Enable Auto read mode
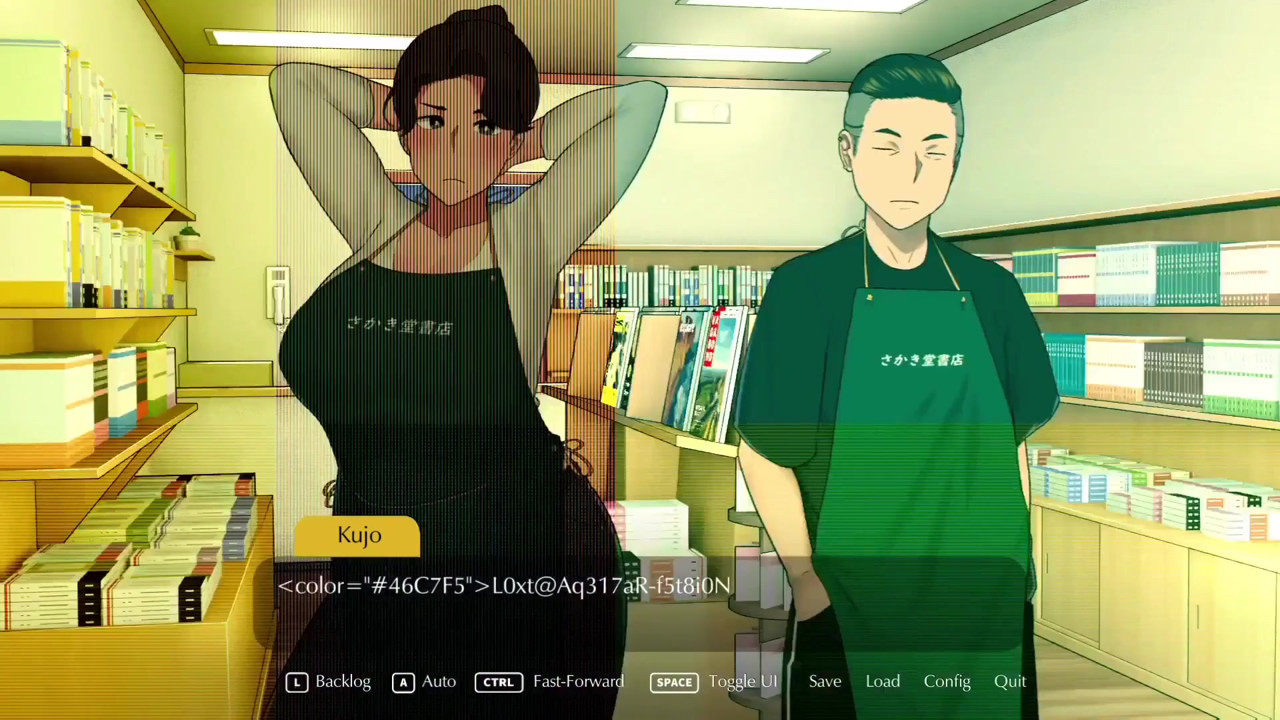Viewport: 1280px width, 720px height. pyautogui.click(x=439, y=681)
